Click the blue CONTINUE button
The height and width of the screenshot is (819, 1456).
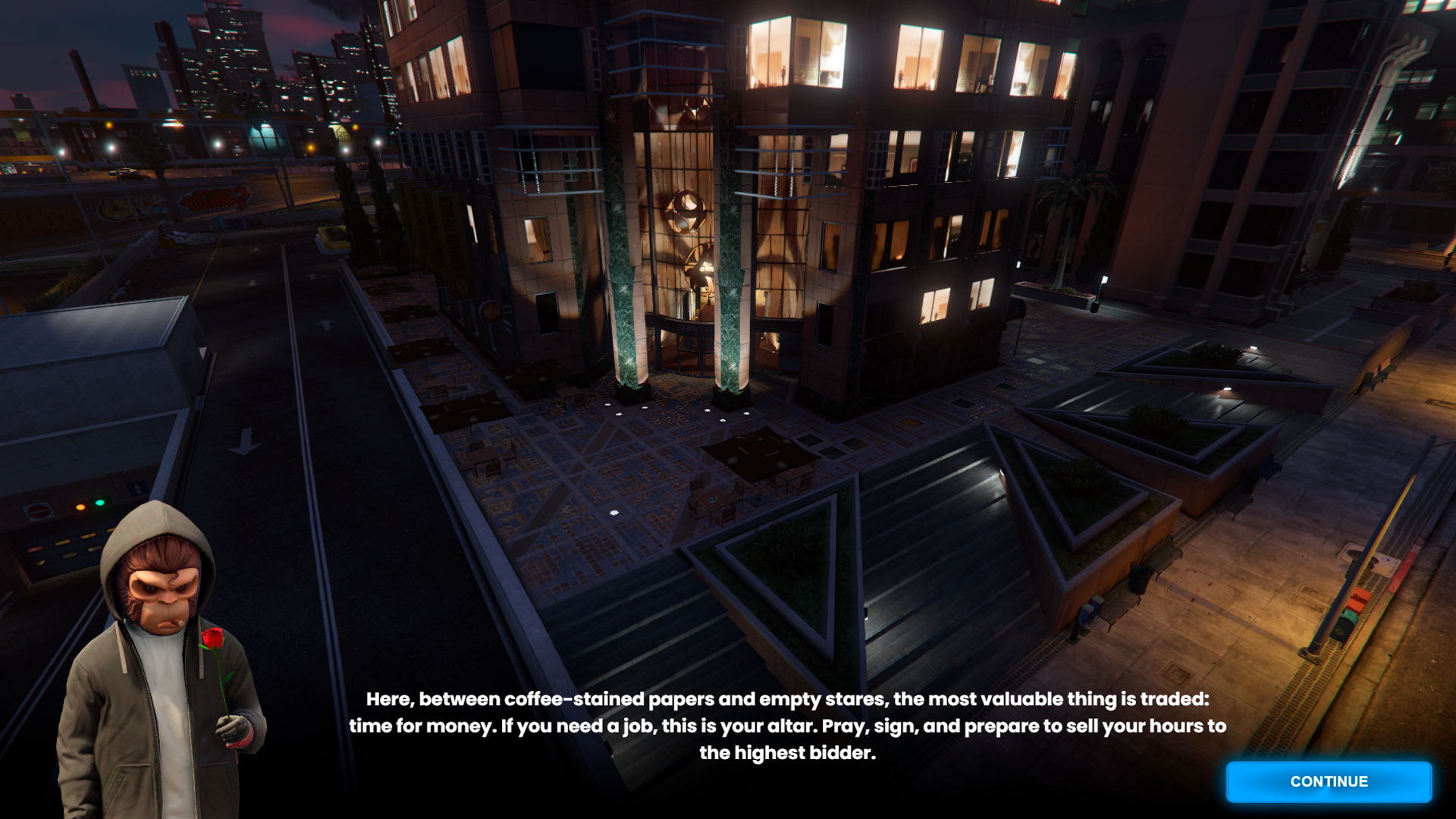[x=1329, y=782]
